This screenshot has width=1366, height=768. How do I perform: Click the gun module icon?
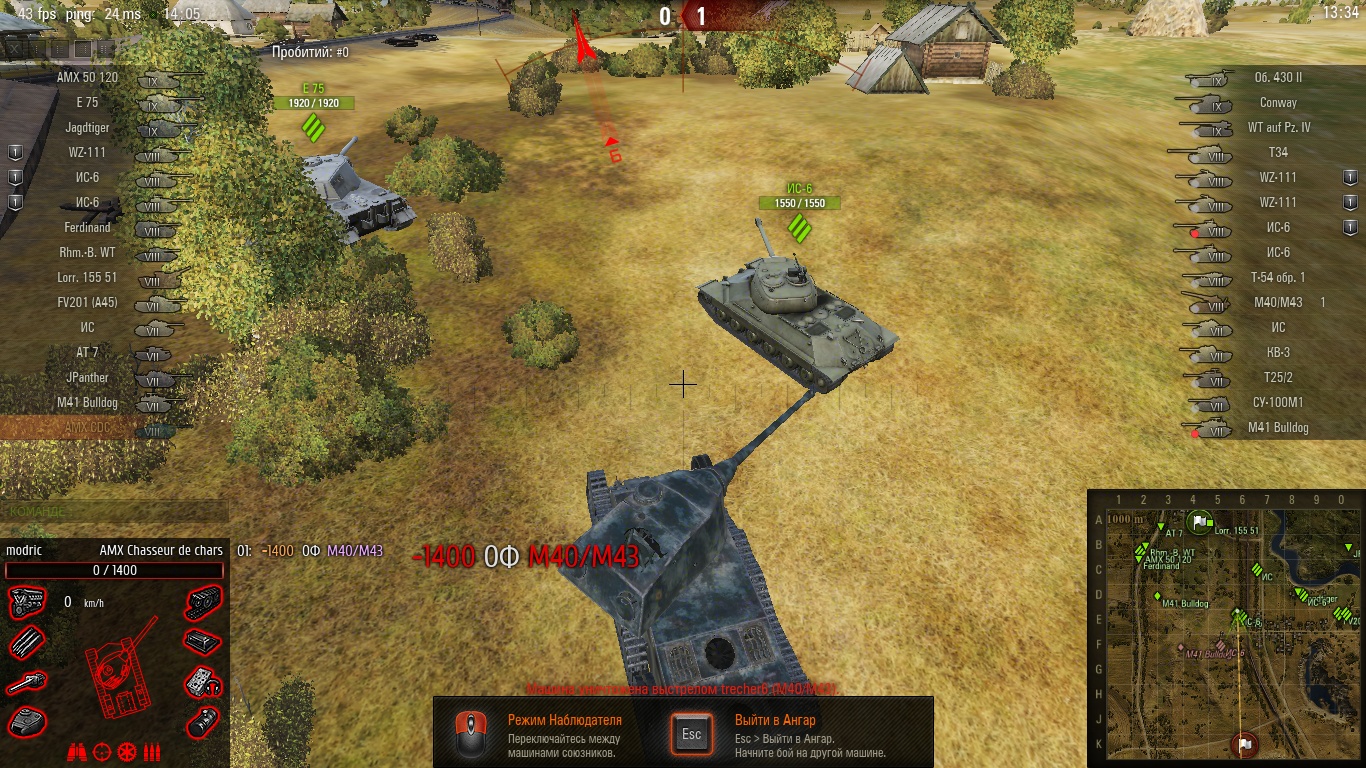(x=25, y=683)
